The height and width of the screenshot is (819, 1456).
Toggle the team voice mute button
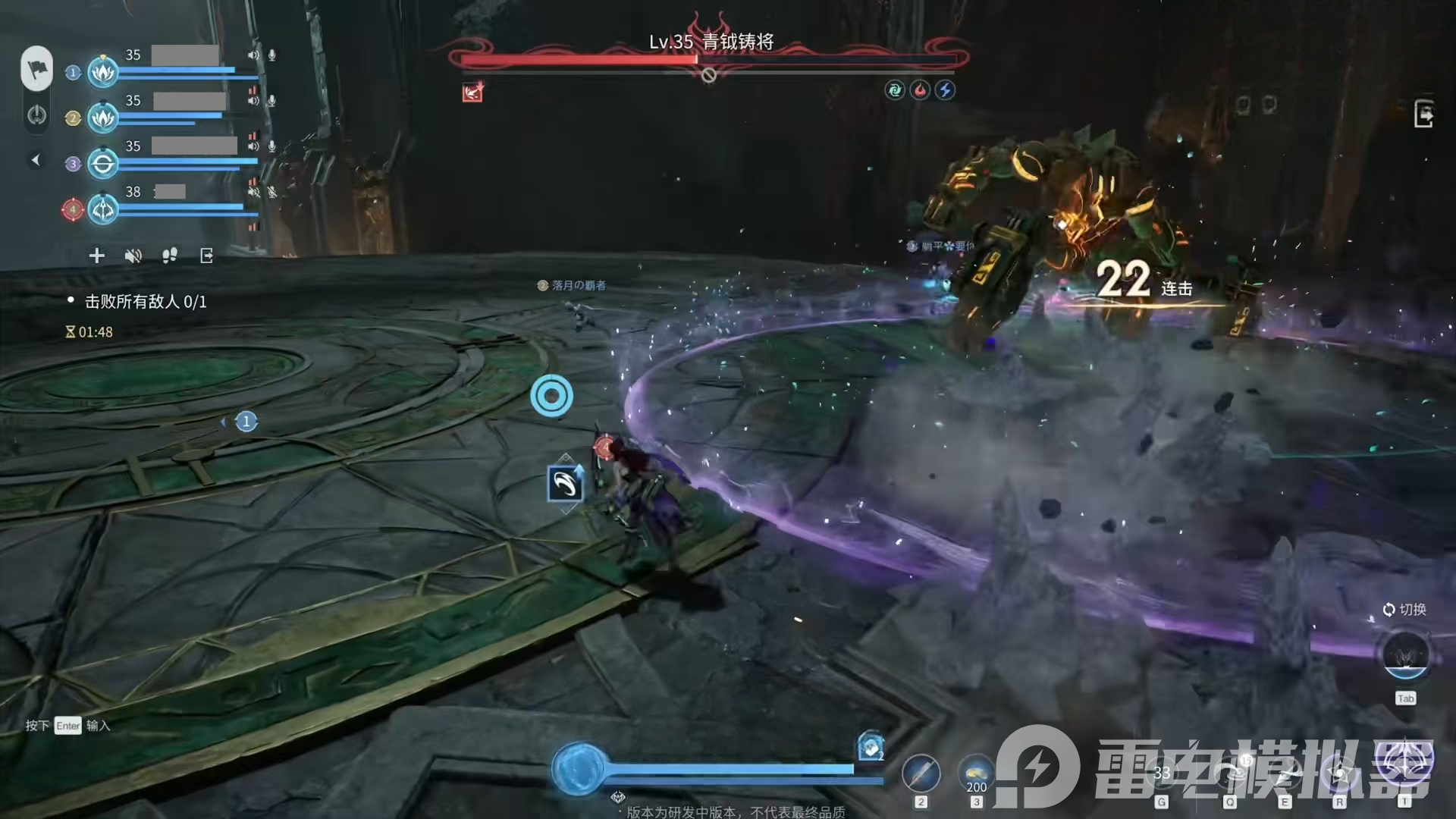point(133,256)
